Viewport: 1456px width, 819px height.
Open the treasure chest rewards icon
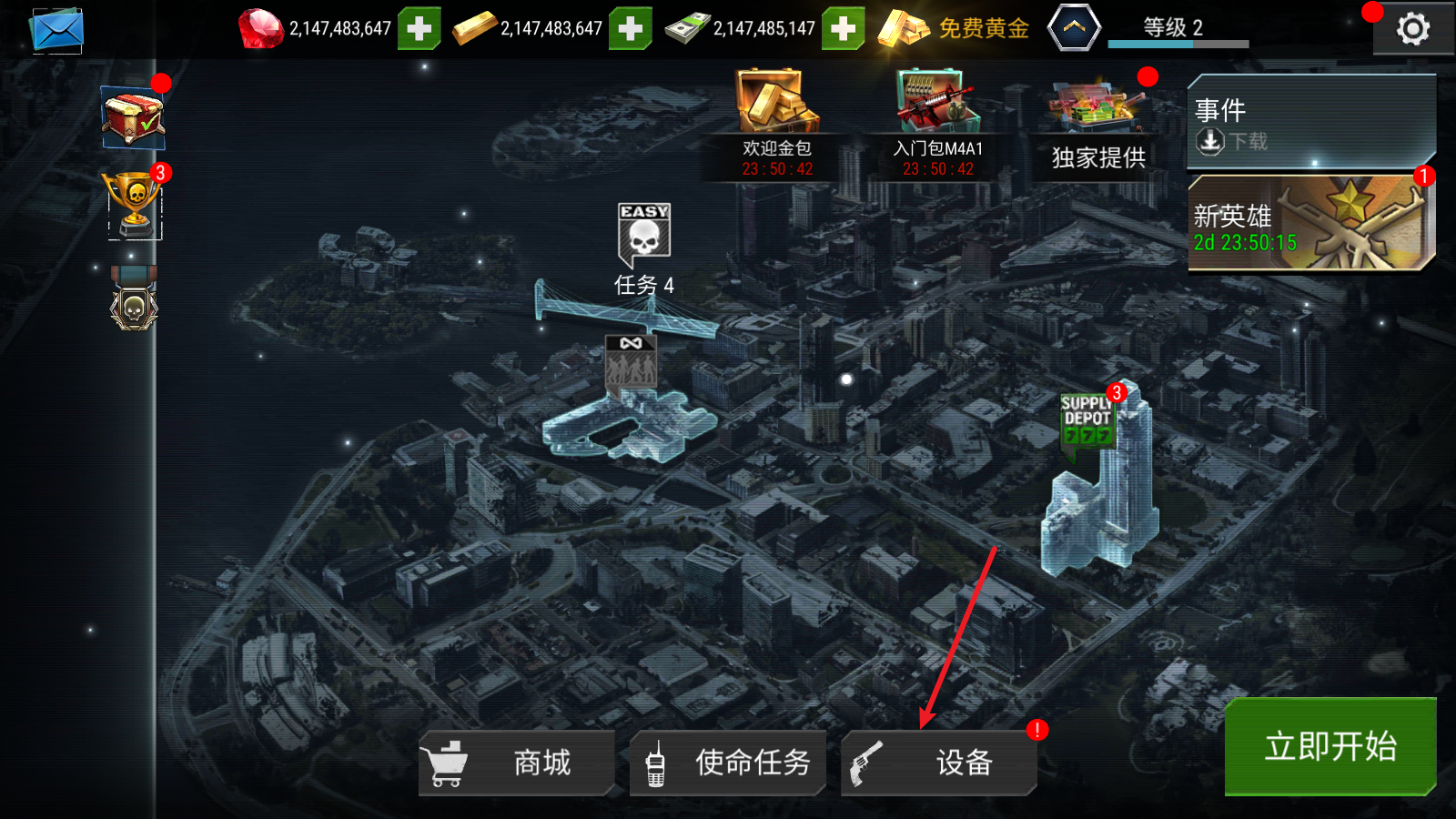[x=133, y=118]
